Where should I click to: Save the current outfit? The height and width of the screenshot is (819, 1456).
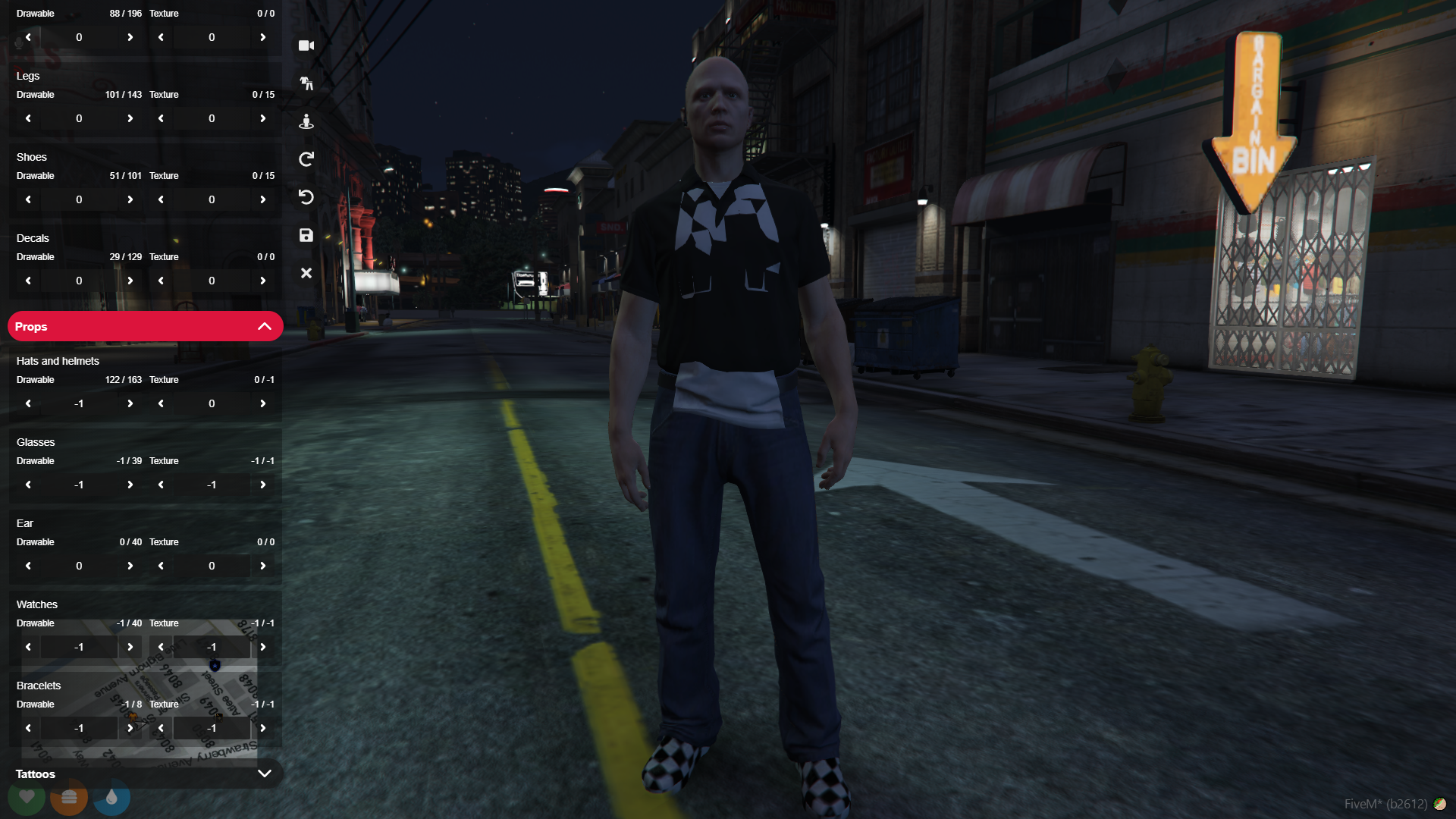tap(306, 235)
